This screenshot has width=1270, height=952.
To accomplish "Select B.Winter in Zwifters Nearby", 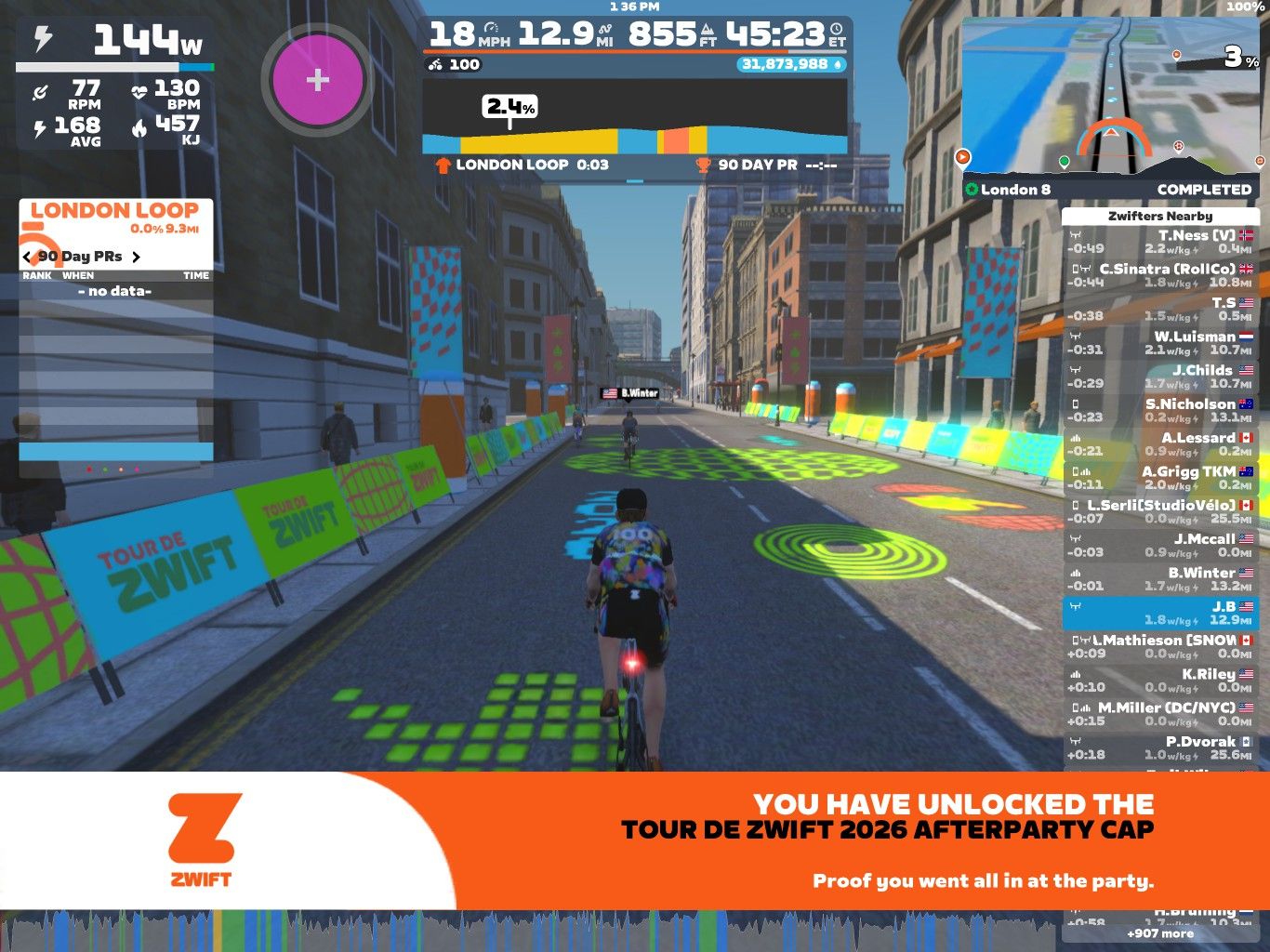I will click(1159, 579).
